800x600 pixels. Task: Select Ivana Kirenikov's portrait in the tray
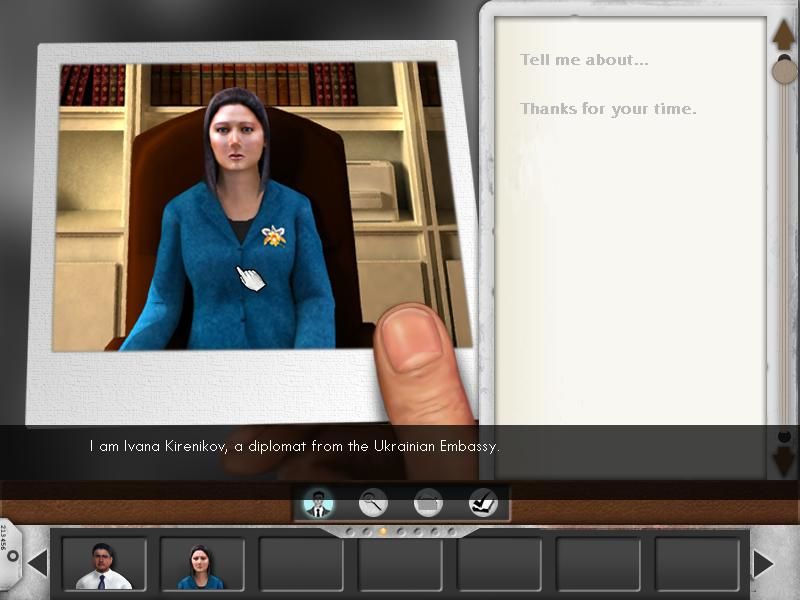tap(202, 565)
